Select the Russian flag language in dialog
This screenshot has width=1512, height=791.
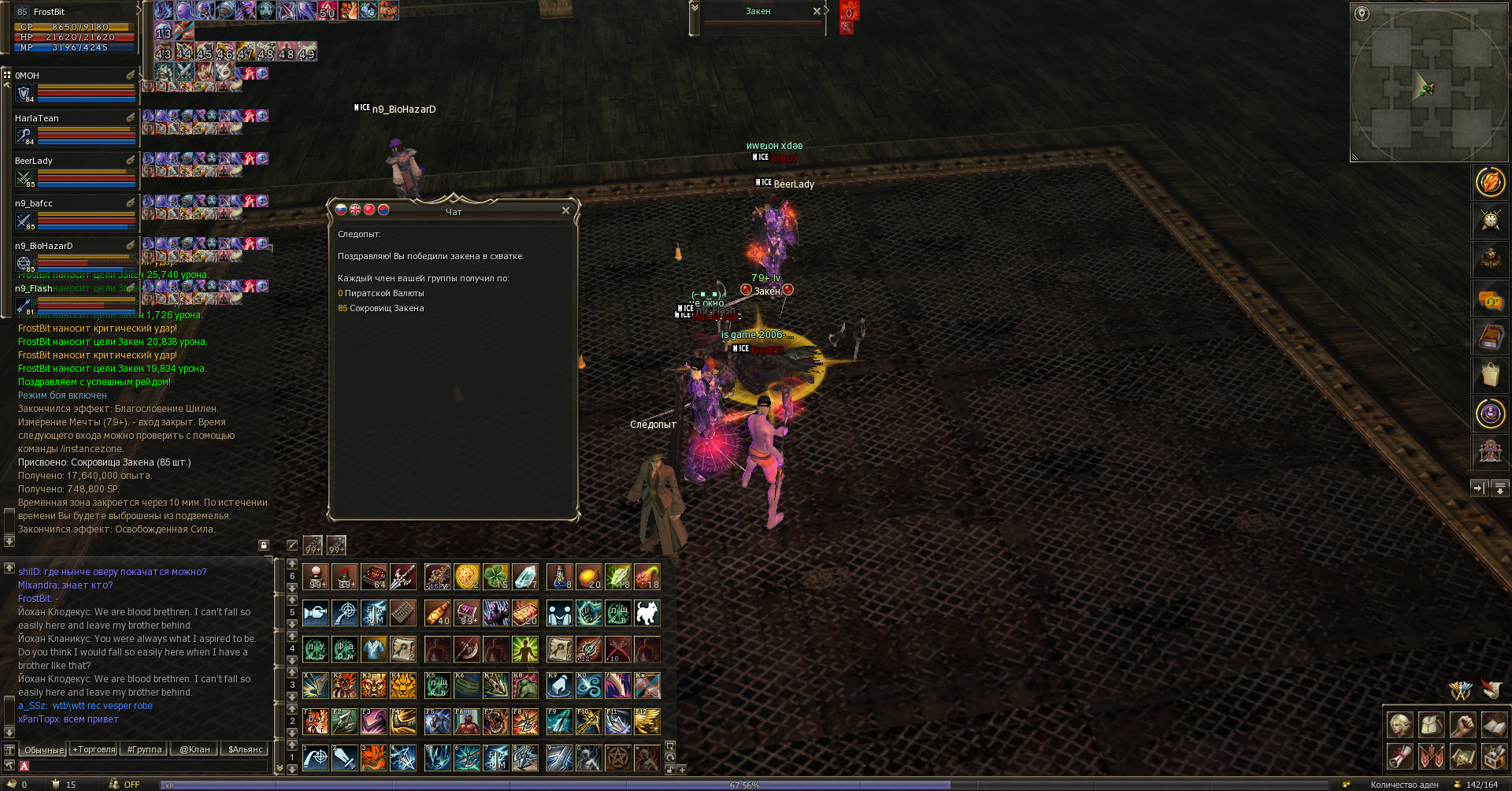click(341, 210)
